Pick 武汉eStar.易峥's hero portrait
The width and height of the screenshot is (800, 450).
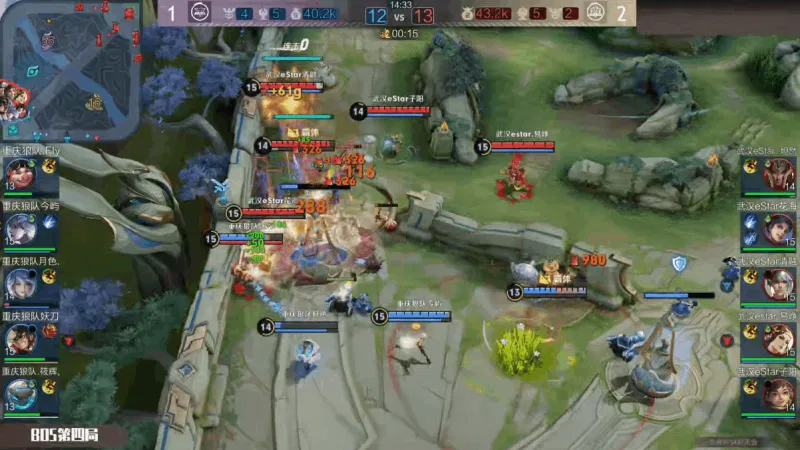779,341
